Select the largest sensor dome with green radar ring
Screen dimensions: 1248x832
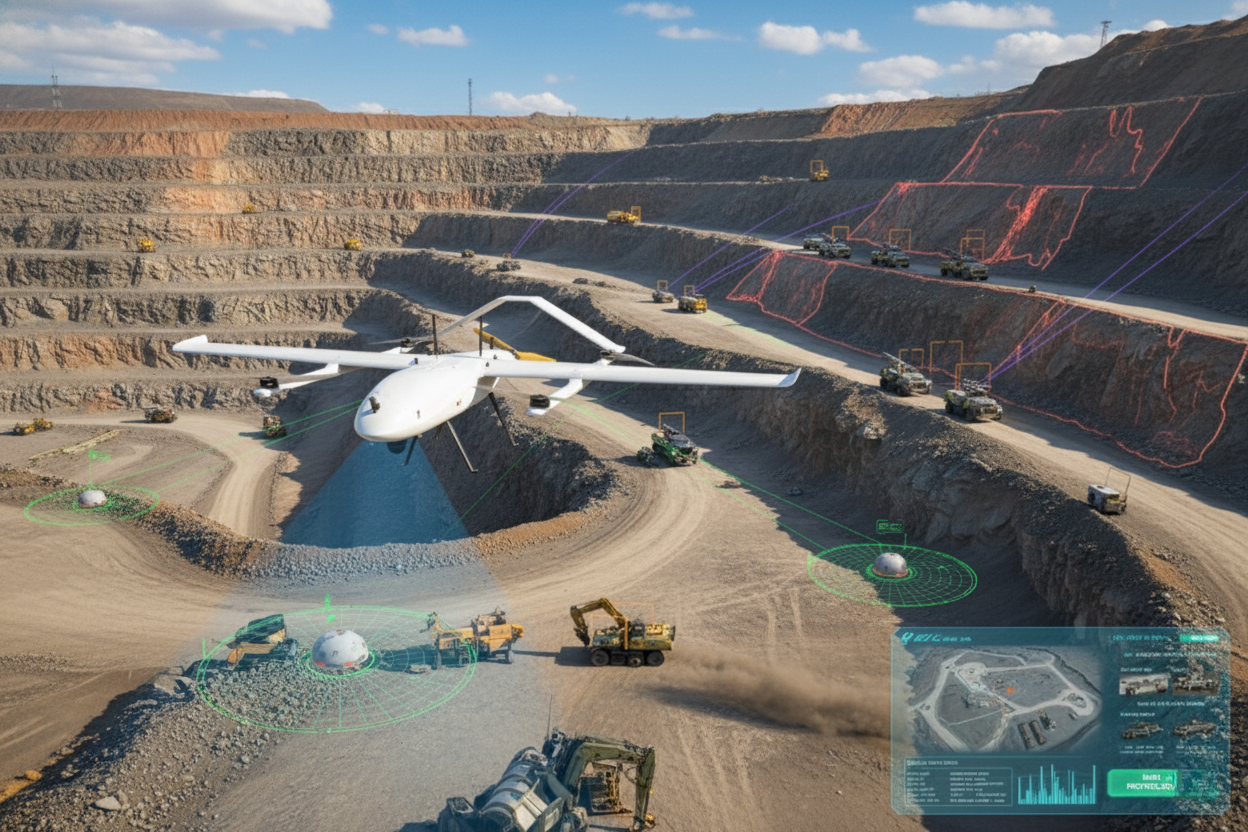coord(340,650)
